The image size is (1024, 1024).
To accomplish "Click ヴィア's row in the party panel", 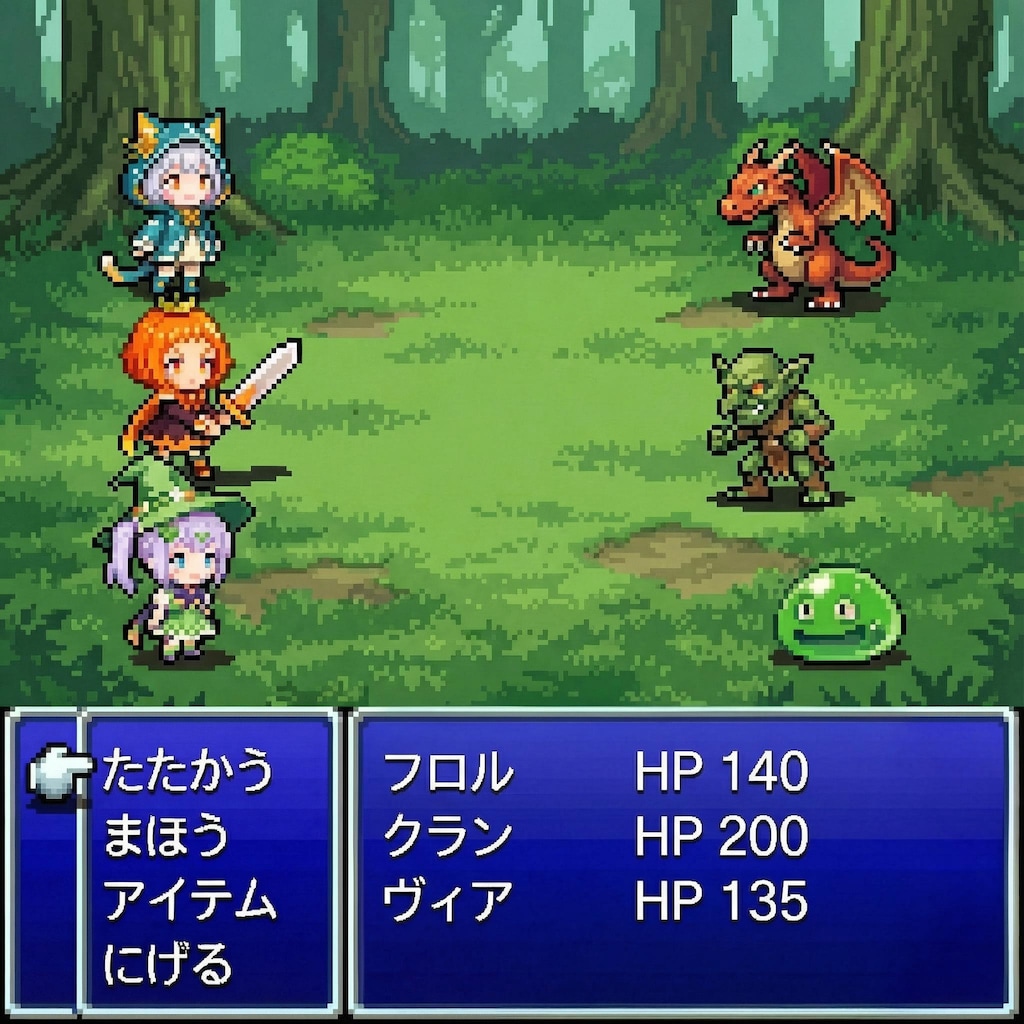I will (449, 902).
